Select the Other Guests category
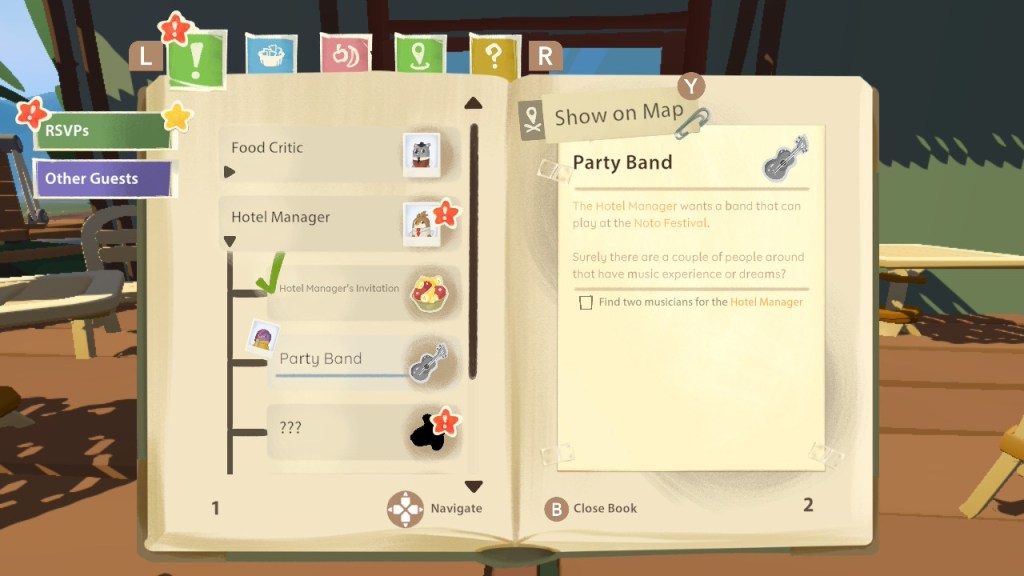This screenshot has height=576, width=1024. tap(102, 179)
